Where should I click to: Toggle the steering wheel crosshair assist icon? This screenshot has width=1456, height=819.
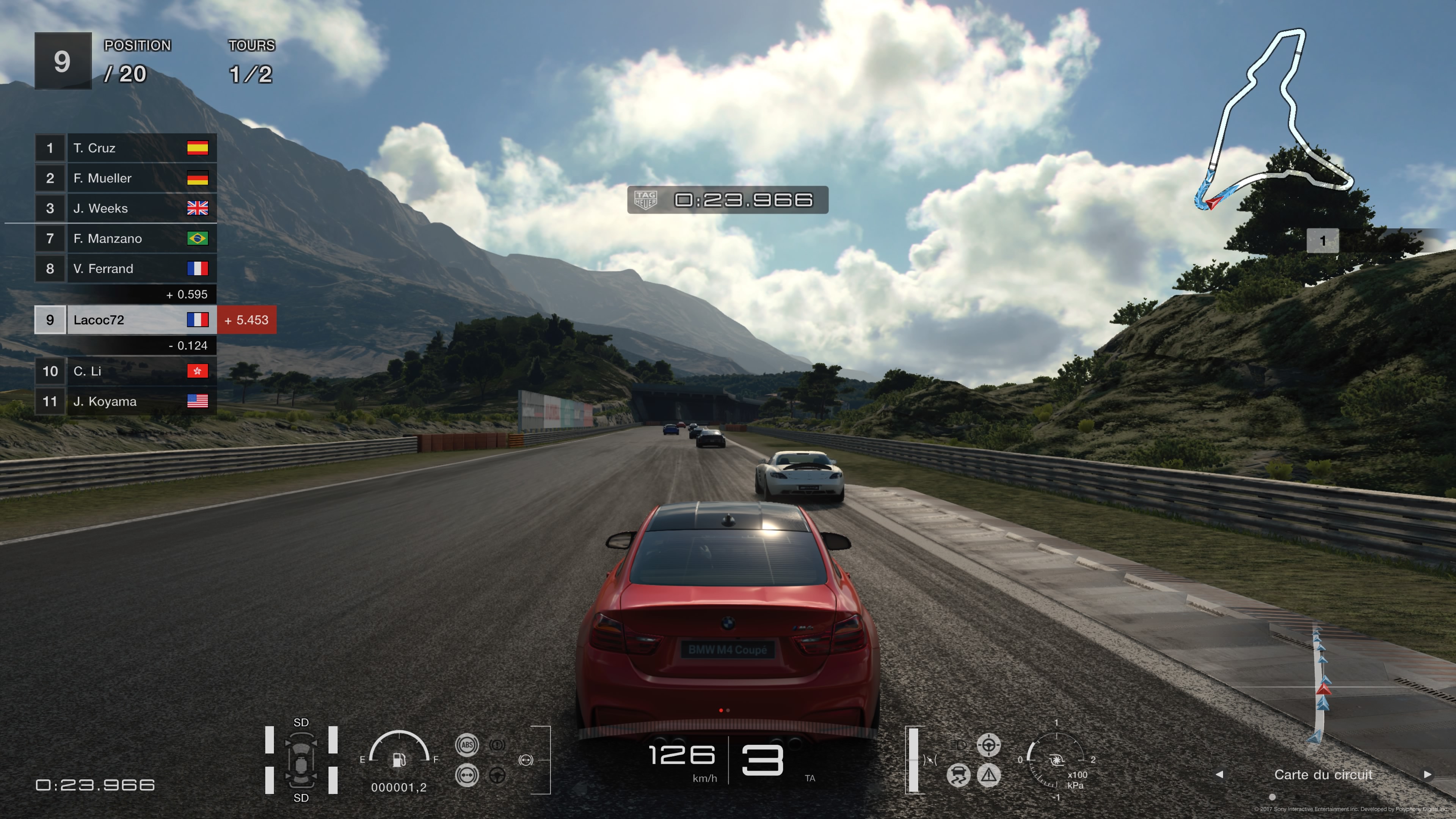[988, 745]
